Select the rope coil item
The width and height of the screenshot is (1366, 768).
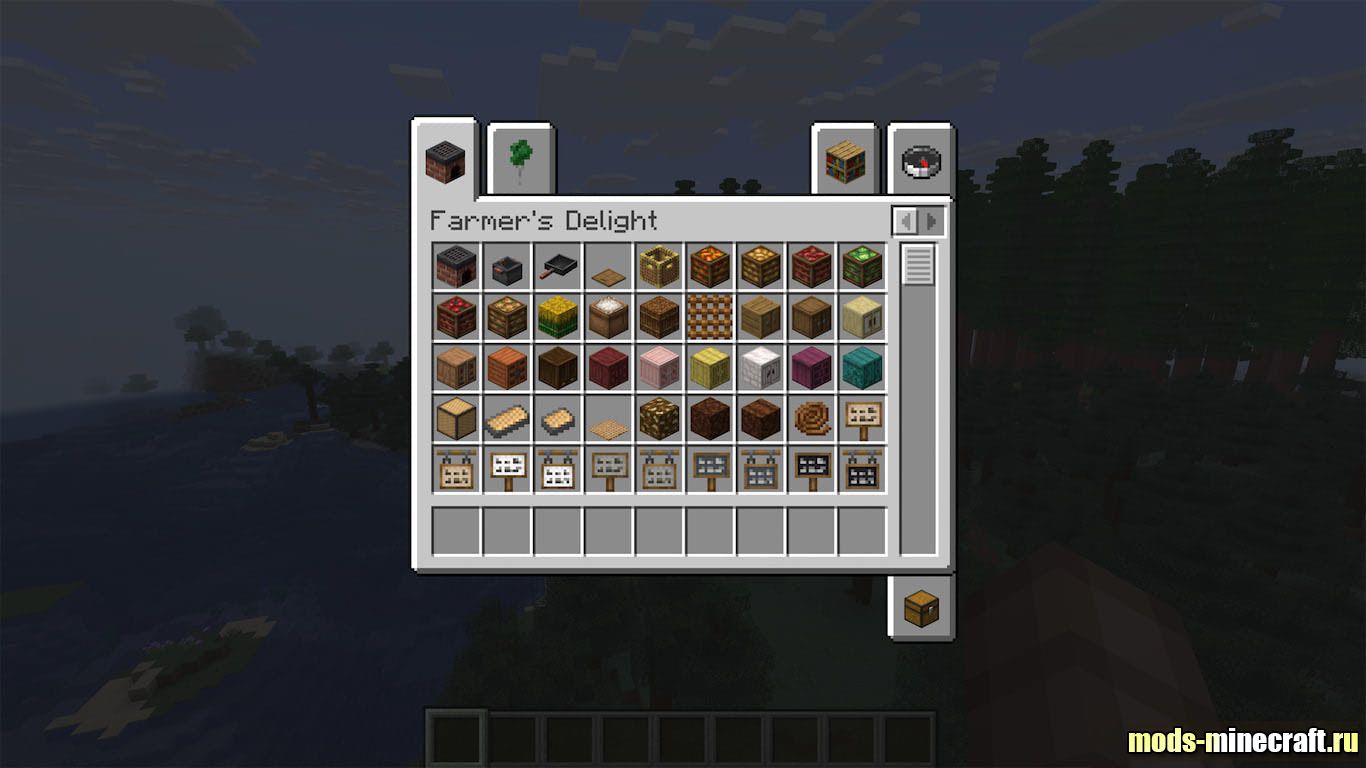pos(811,418)
